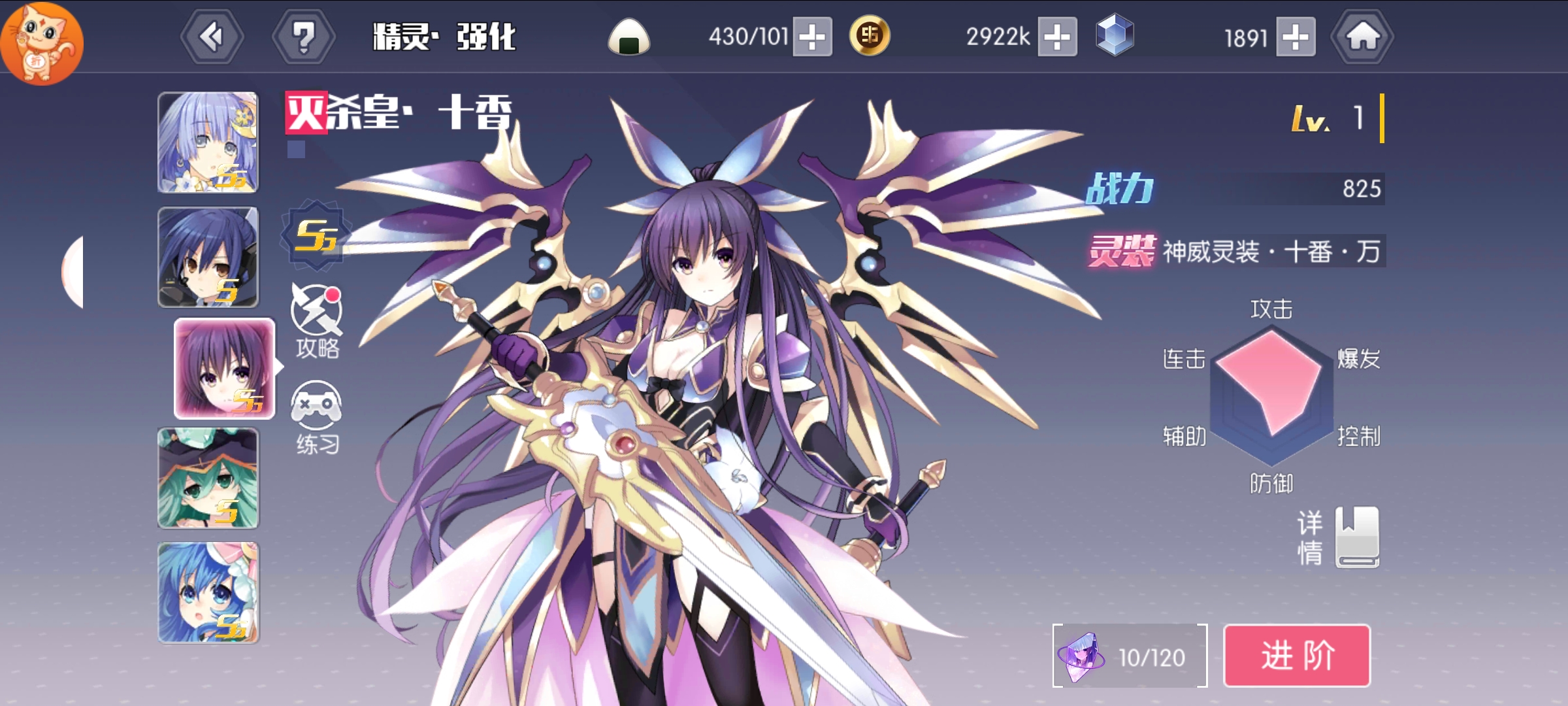Choose the blue-haired girl portrait
Screen dimensions: 1568x706
pos(208,593)
